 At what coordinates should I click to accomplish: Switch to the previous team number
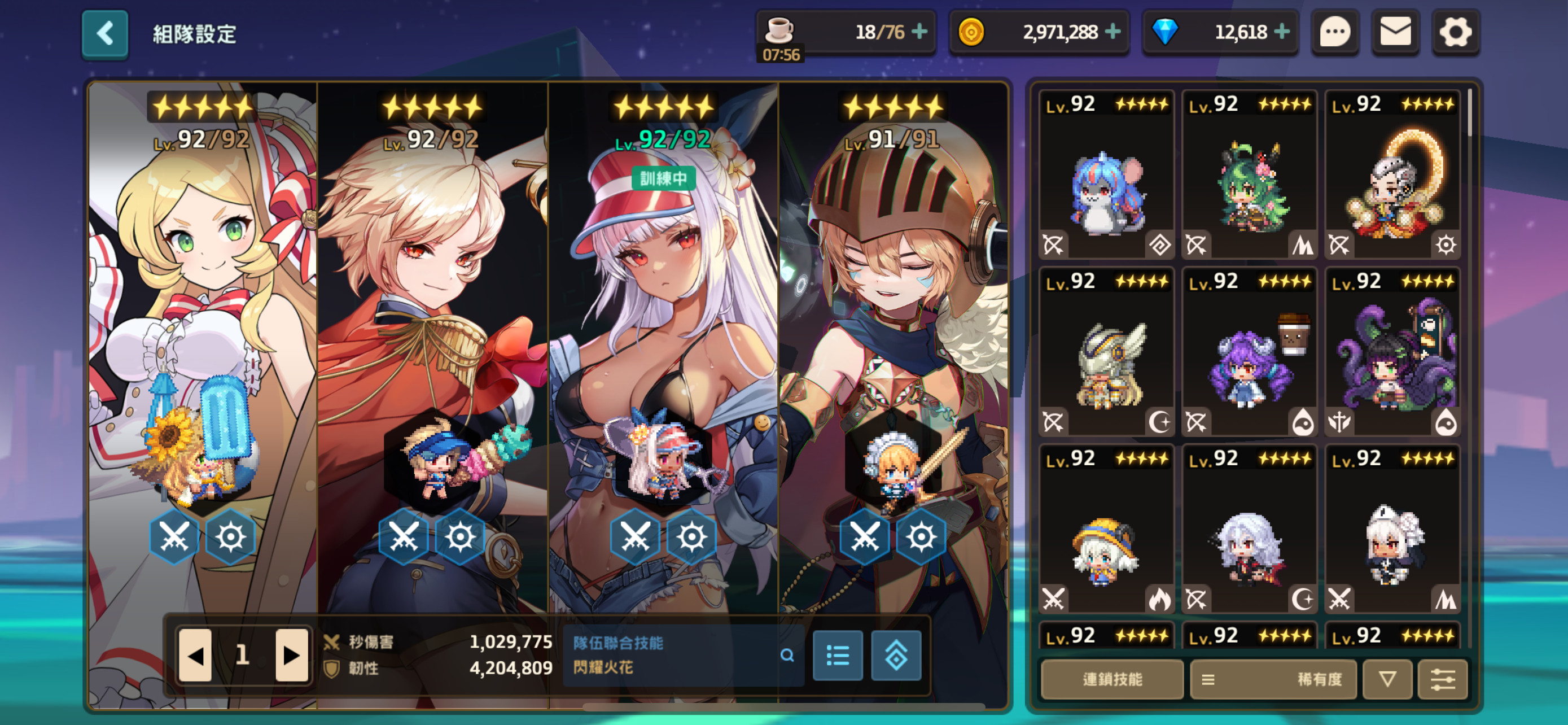195,656
